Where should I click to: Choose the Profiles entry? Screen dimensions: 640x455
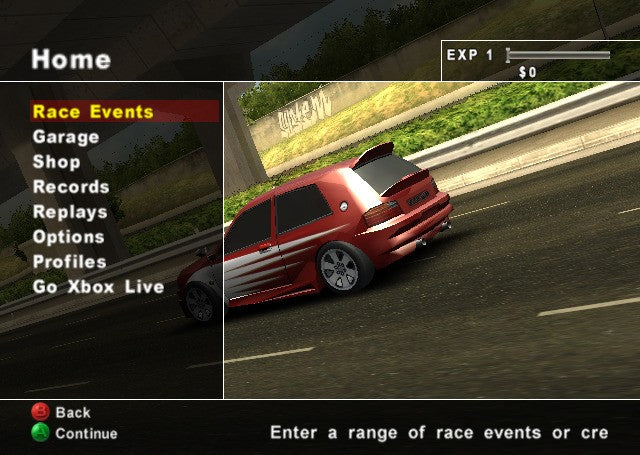(x=70, y=262)
